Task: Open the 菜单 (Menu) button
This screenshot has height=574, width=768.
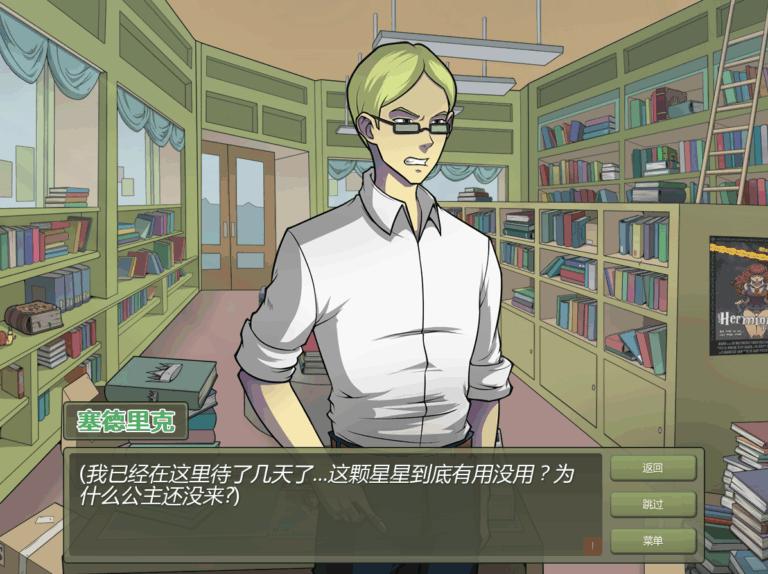Action: point(653,541)
